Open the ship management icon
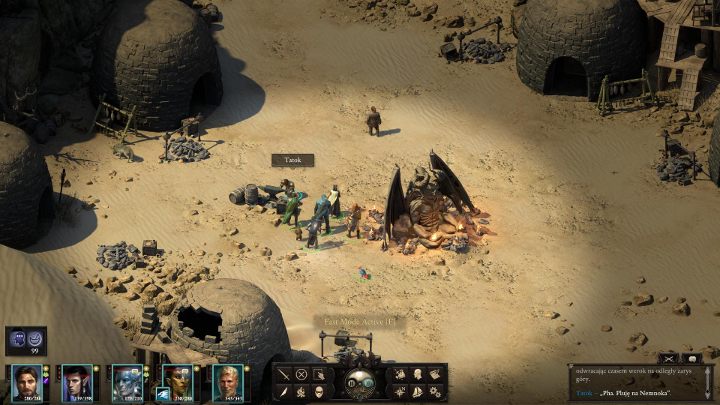 coord(417,391)
